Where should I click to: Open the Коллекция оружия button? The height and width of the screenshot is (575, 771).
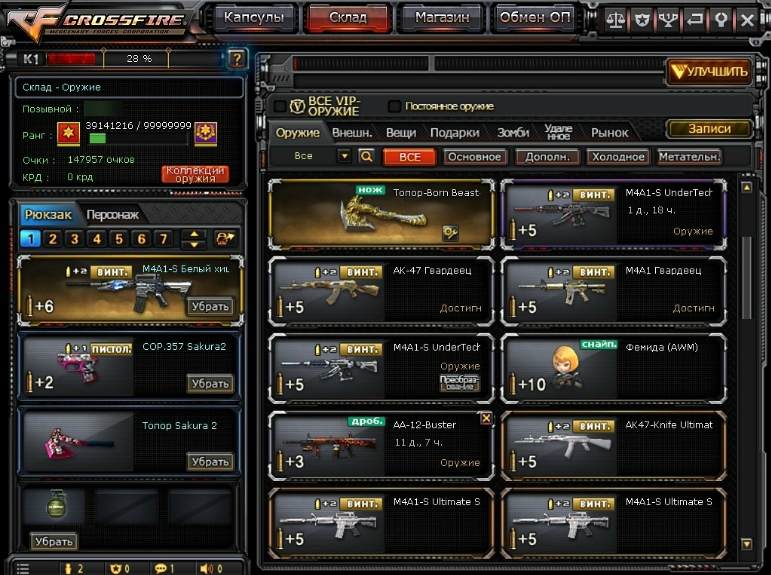tap(196, 174)
